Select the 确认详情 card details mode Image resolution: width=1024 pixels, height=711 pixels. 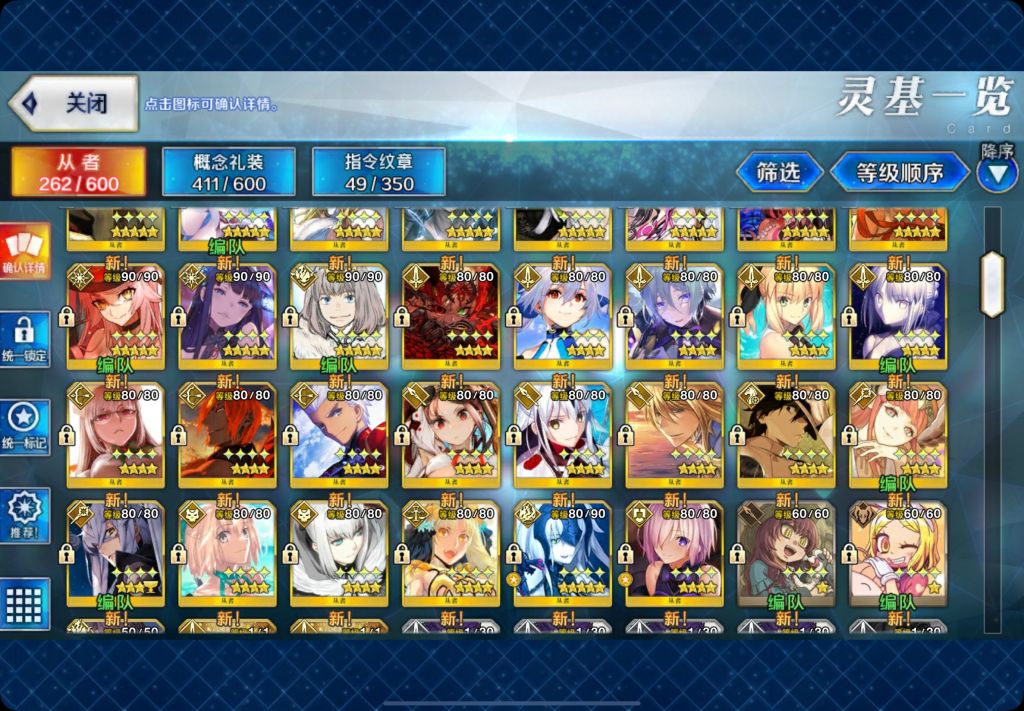[23, 251]
